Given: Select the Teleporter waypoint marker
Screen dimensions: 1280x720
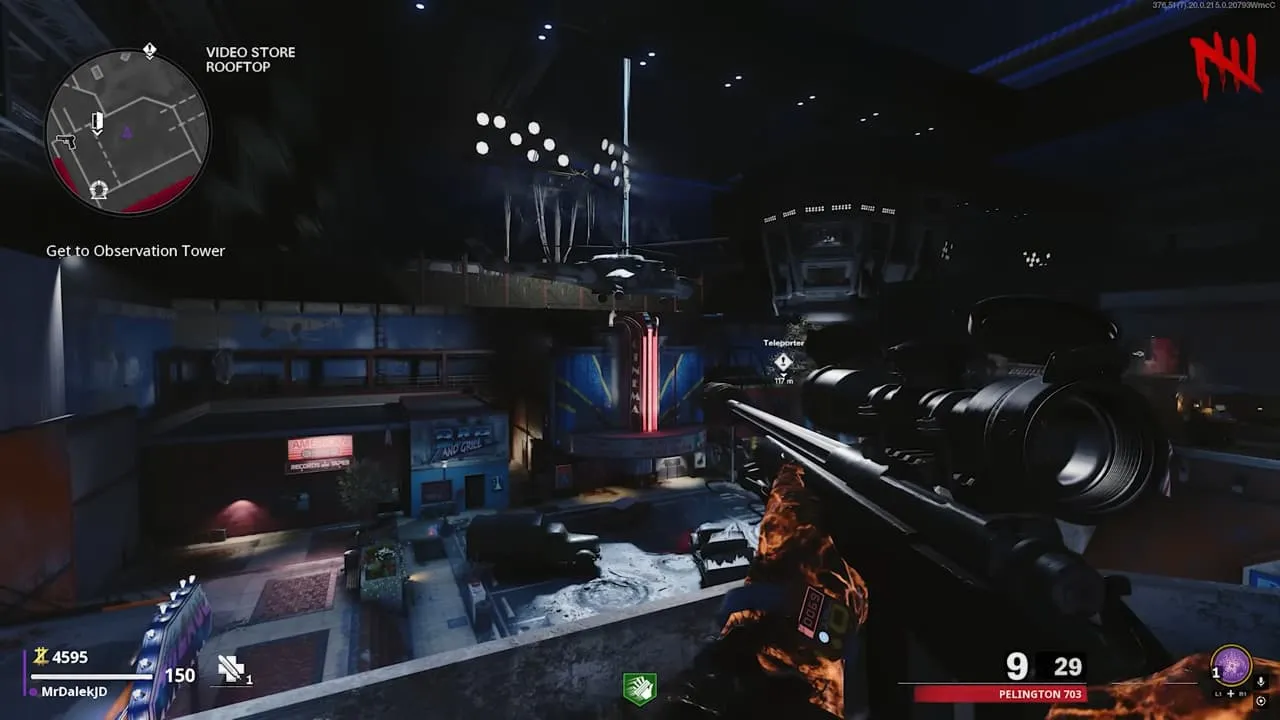Looking at the screenshot, I should [783, 361].
